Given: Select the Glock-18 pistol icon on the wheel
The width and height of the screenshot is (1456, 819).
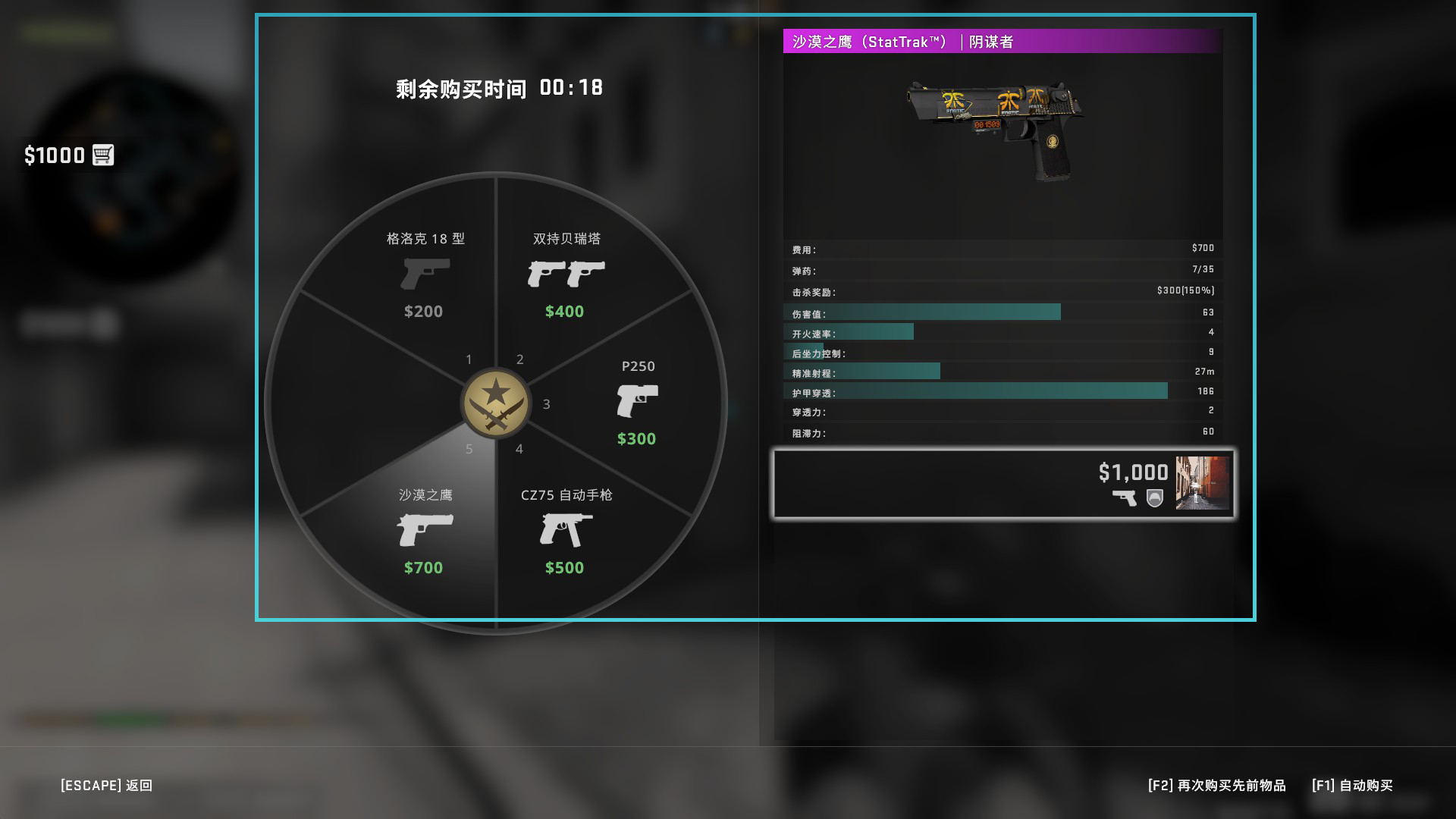Looking at the screenshot, I should pos(424,275).
